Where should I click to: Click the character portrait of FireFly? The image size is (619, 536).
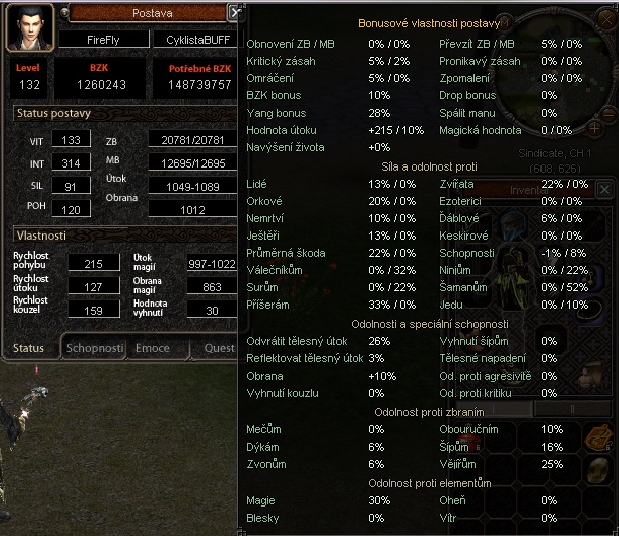coord(30,27)
